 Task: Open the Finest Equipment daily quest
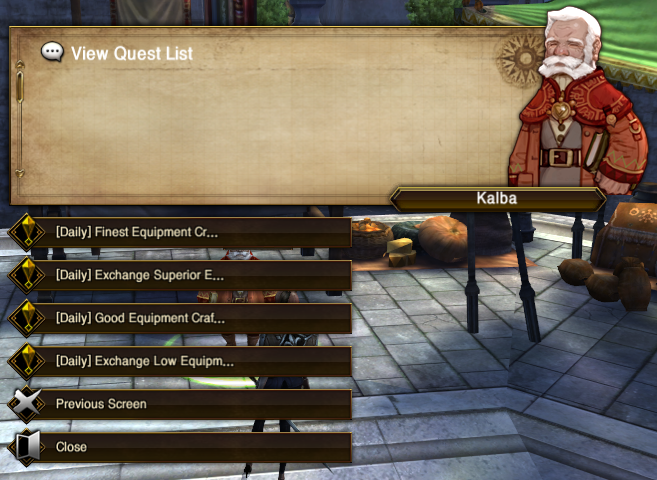point(180,233)
